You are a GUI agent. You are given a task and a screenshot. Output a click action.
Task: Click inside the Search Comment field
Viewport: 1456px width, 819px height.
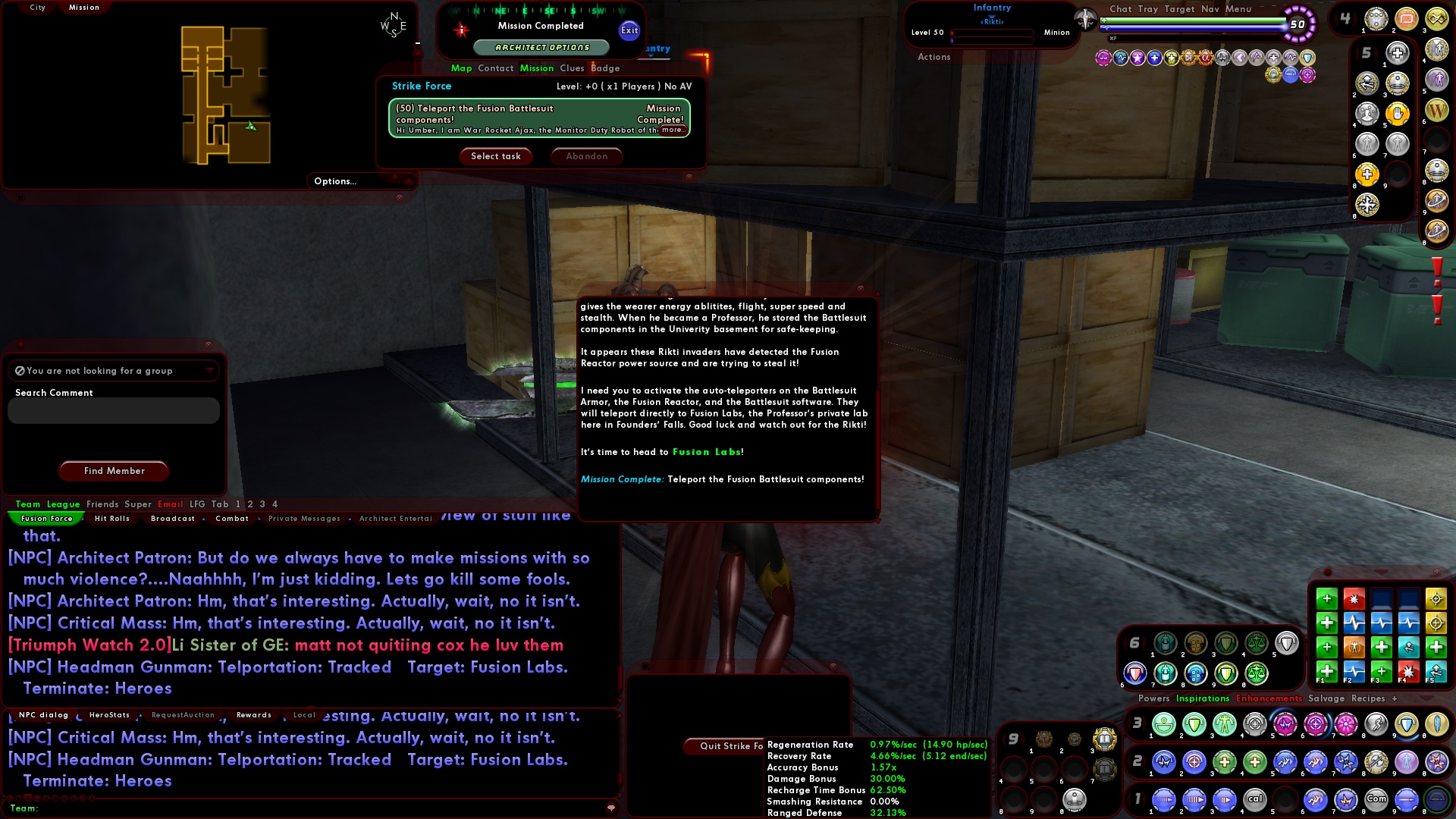pyautogui.click(x=114, y=410)
